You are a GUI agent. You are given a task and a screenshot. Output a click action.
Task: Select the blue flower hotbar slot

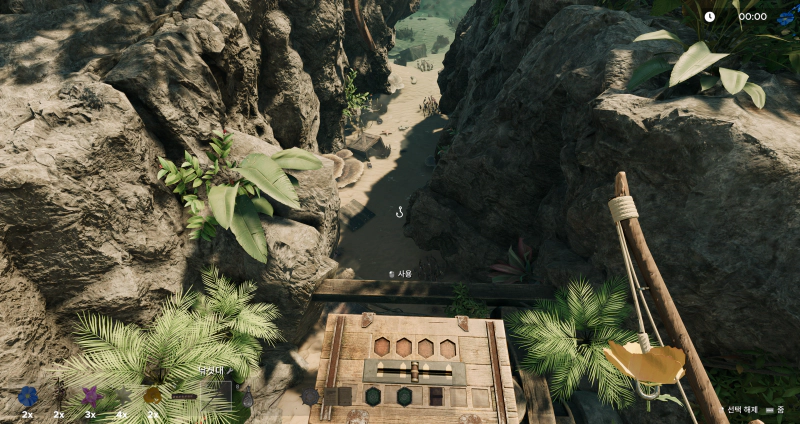point(27,397)
